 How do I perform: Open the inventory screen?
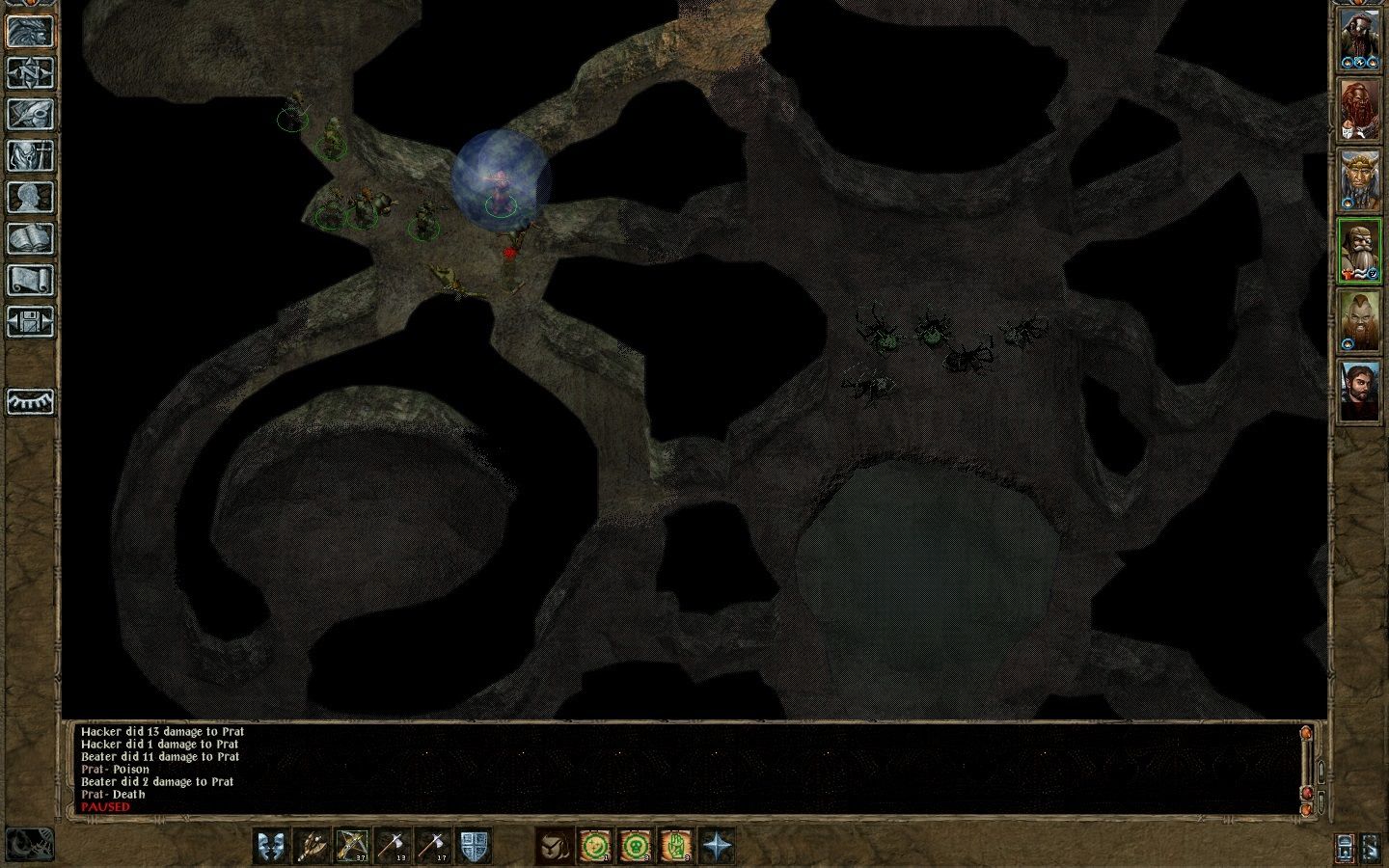[30, 155]
